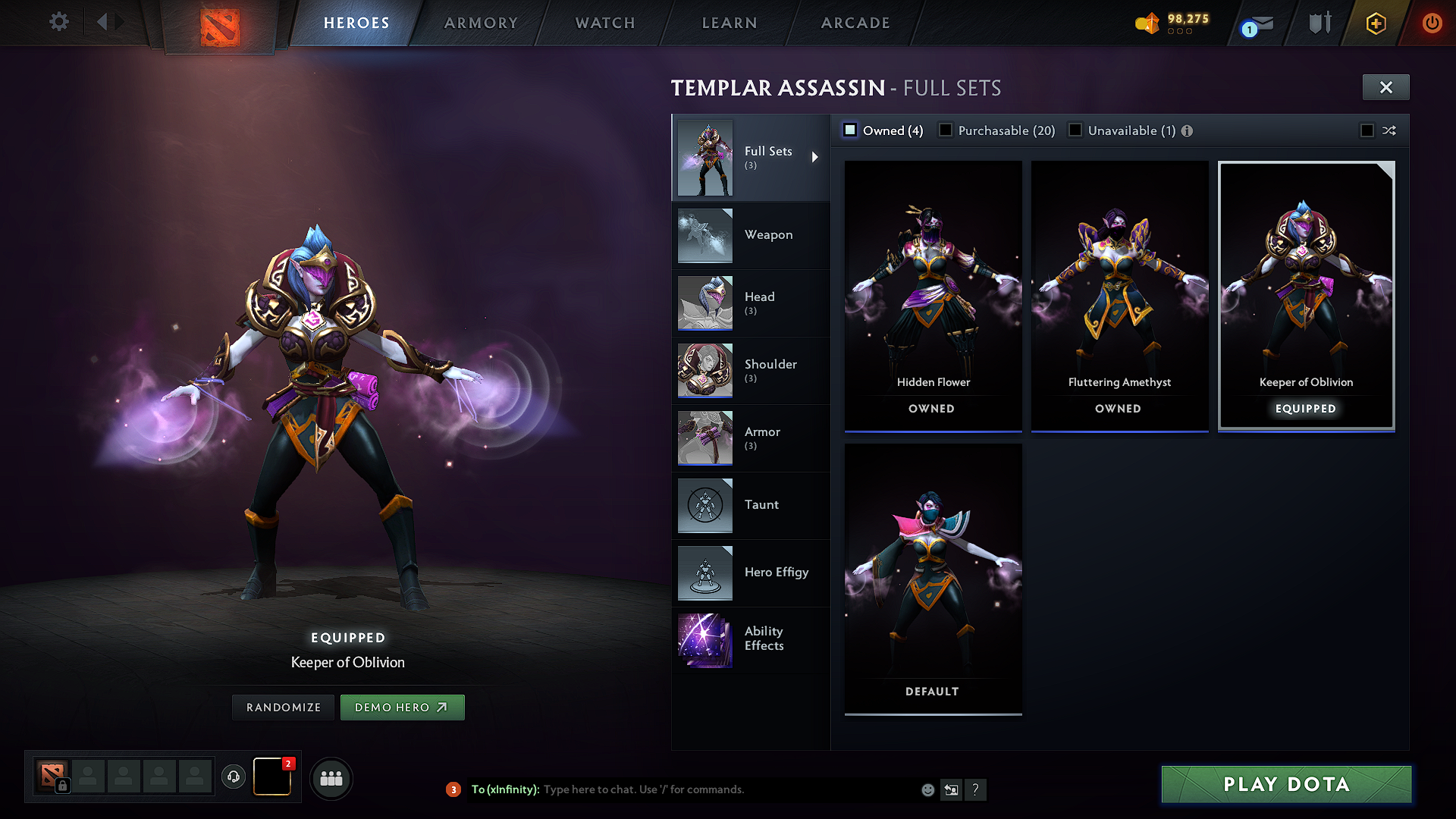The width and height of the screenshot is (1456, 819).
Task: Select the Hero Effigy slot icon
Action: coord(704,573)
